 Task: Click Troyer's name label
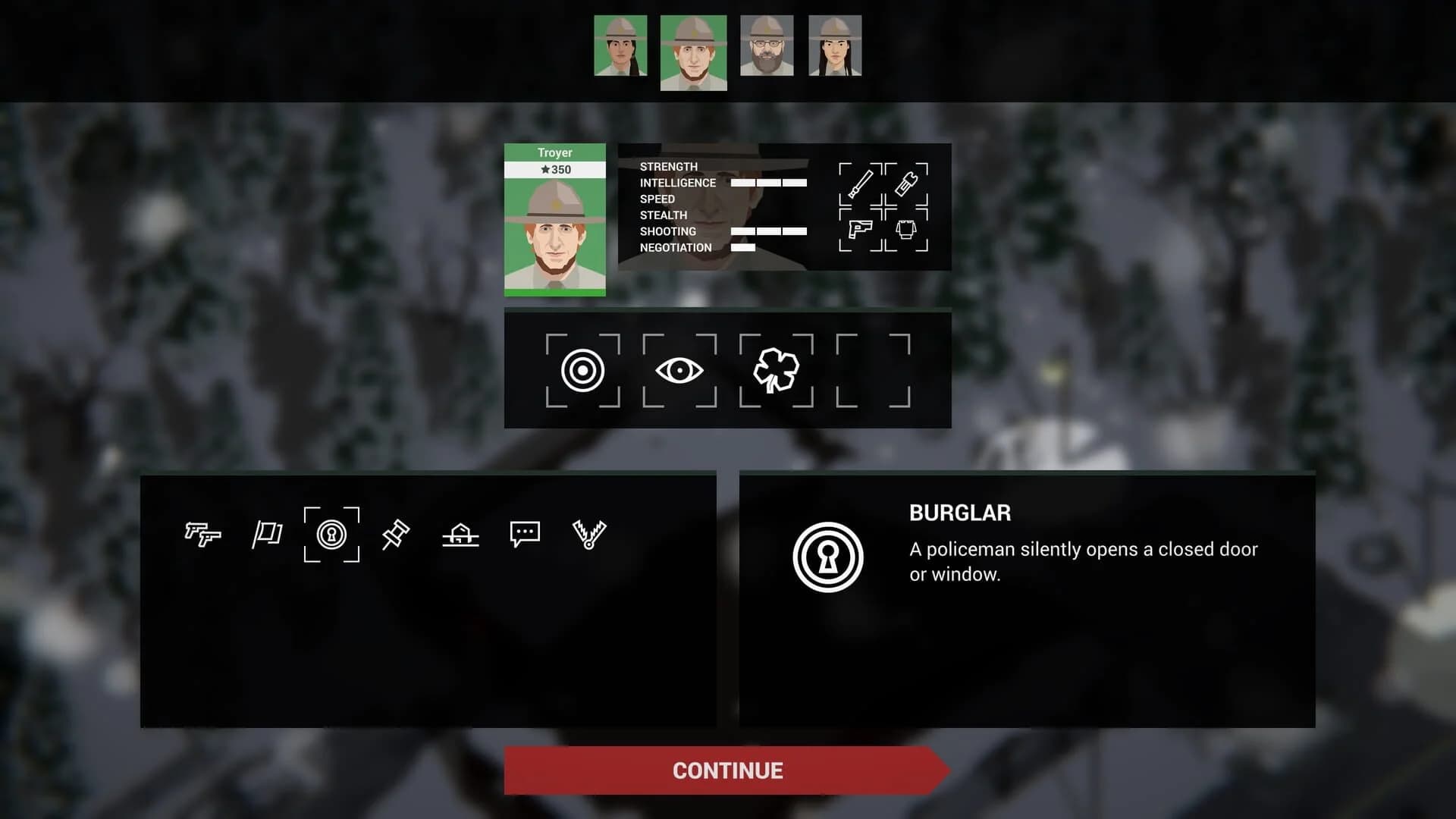click(556, 152)
